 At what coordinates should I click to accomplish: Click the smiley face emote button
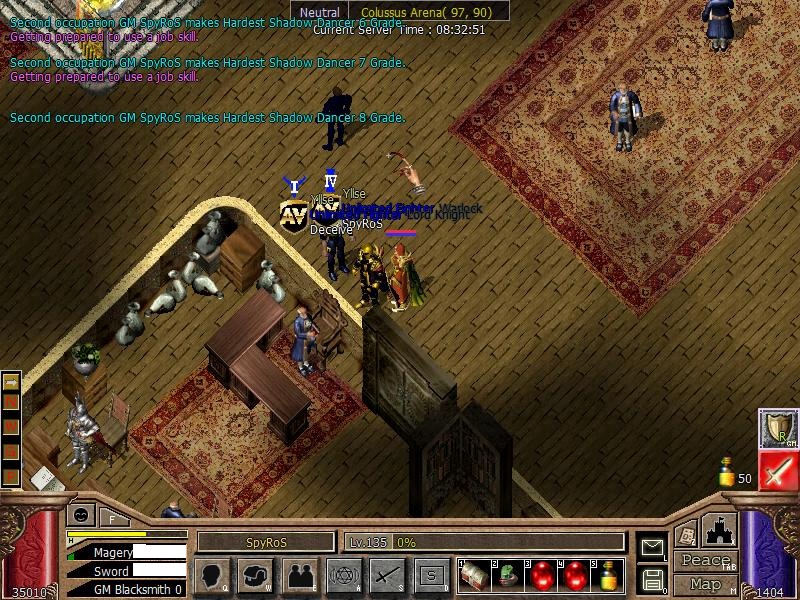pyautogui.click(x=82, y=515)
